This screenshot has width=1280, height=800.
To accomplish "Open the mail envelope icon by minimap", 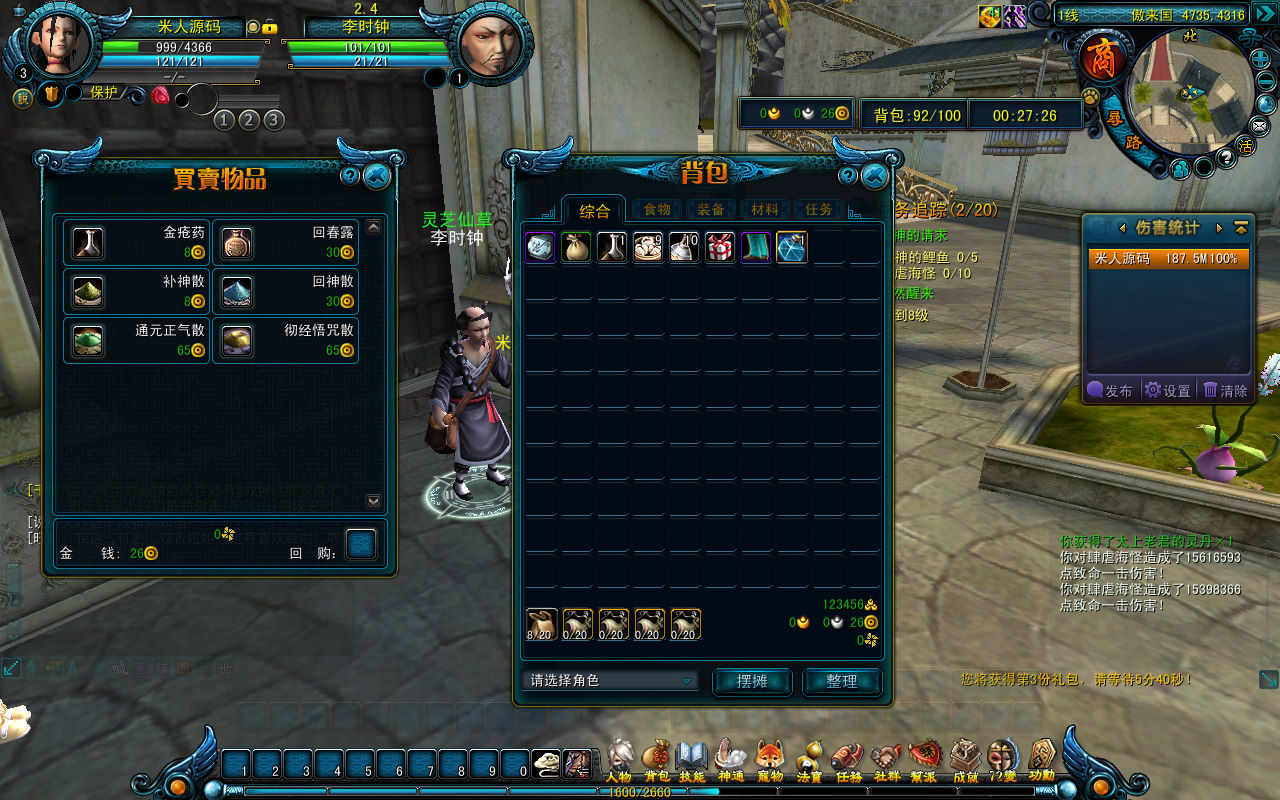I will tap(1260, 126).
